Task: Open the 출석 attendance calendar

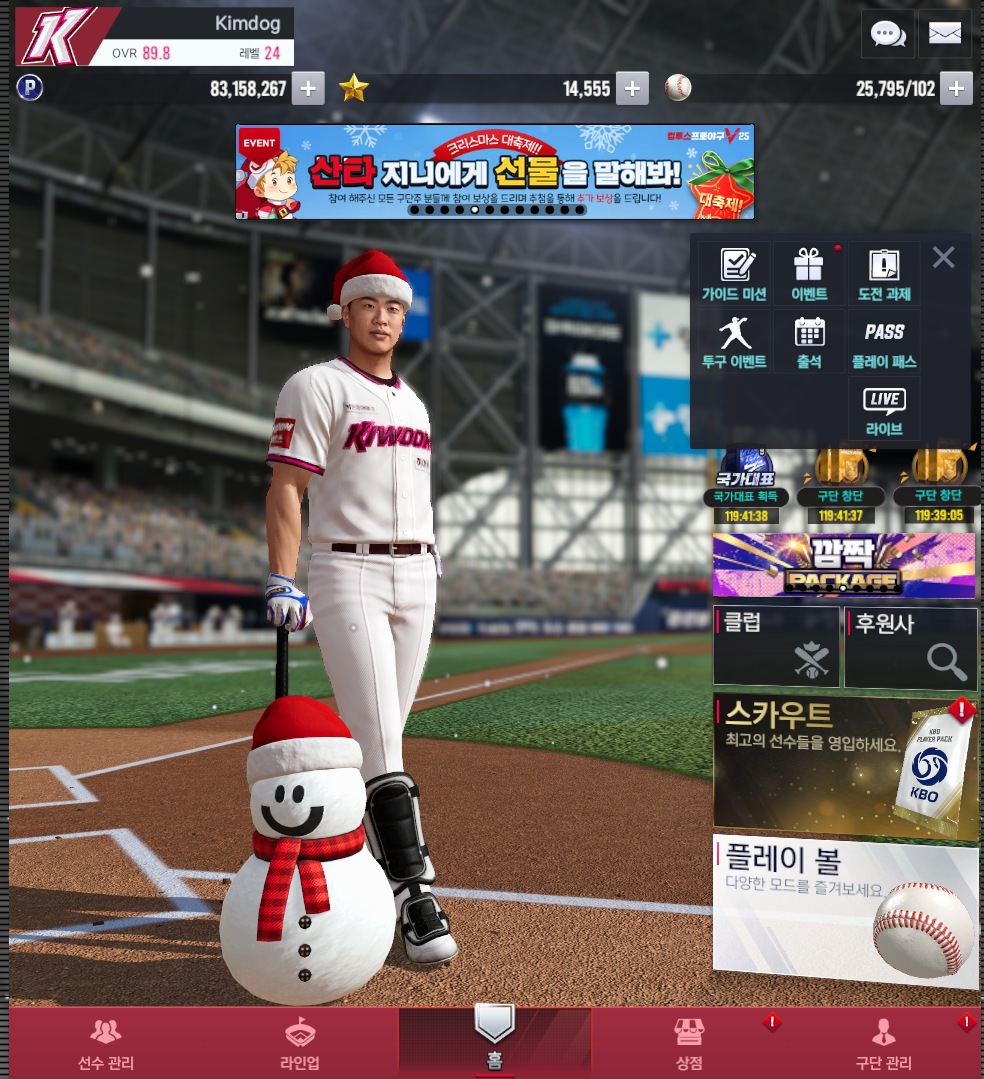Action: (809, 341)
